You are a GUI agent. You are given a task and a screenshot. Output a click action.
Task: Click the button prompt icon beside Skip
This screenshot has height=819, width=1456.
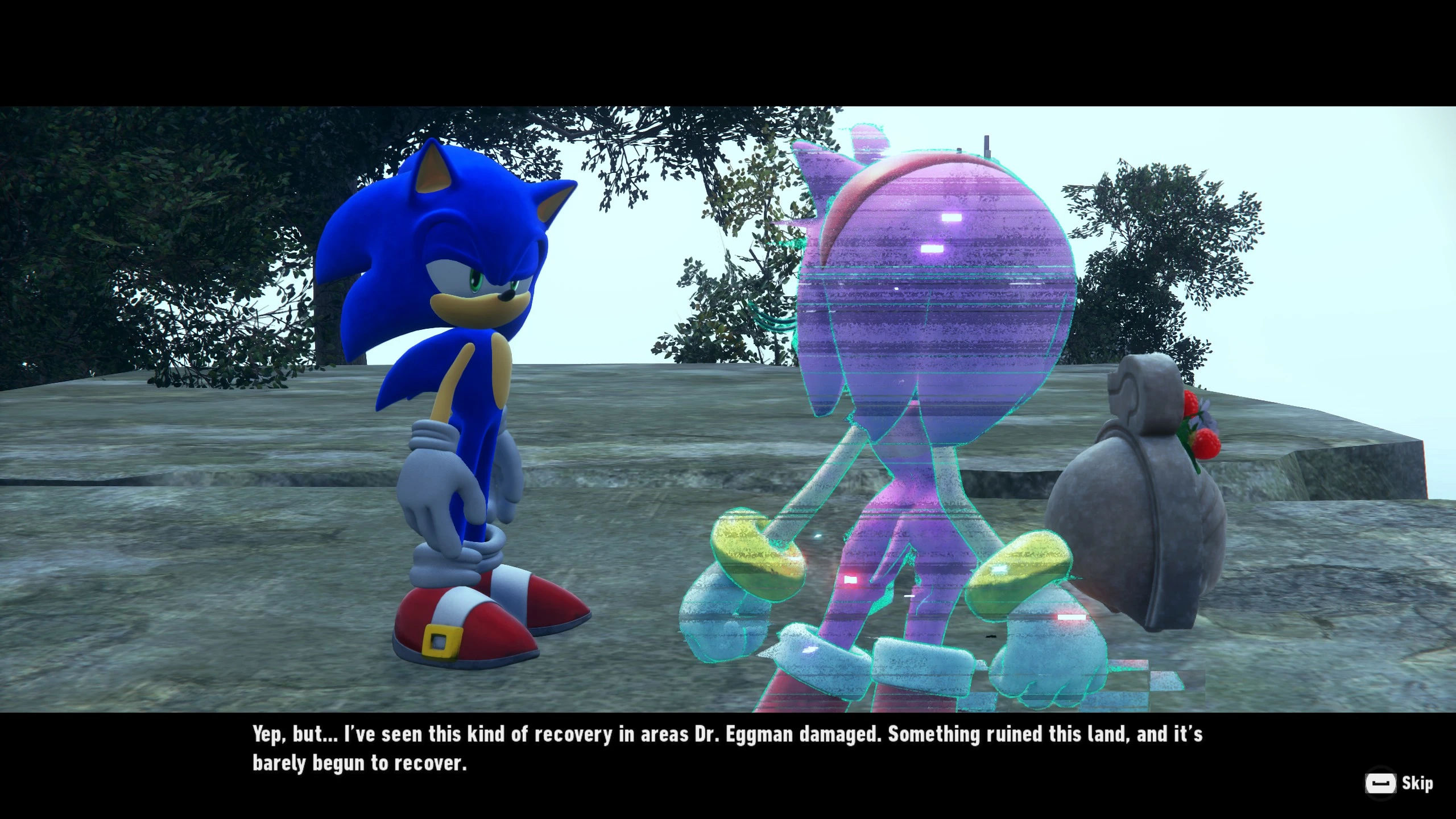pyautogui.click(x=1381, y=783)
